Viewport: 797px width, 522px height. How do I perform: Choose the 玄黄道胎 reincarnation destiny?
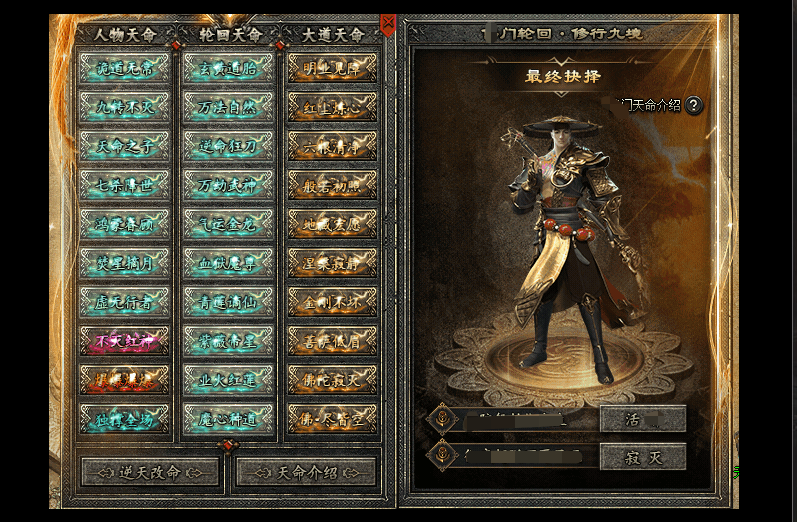229,67
